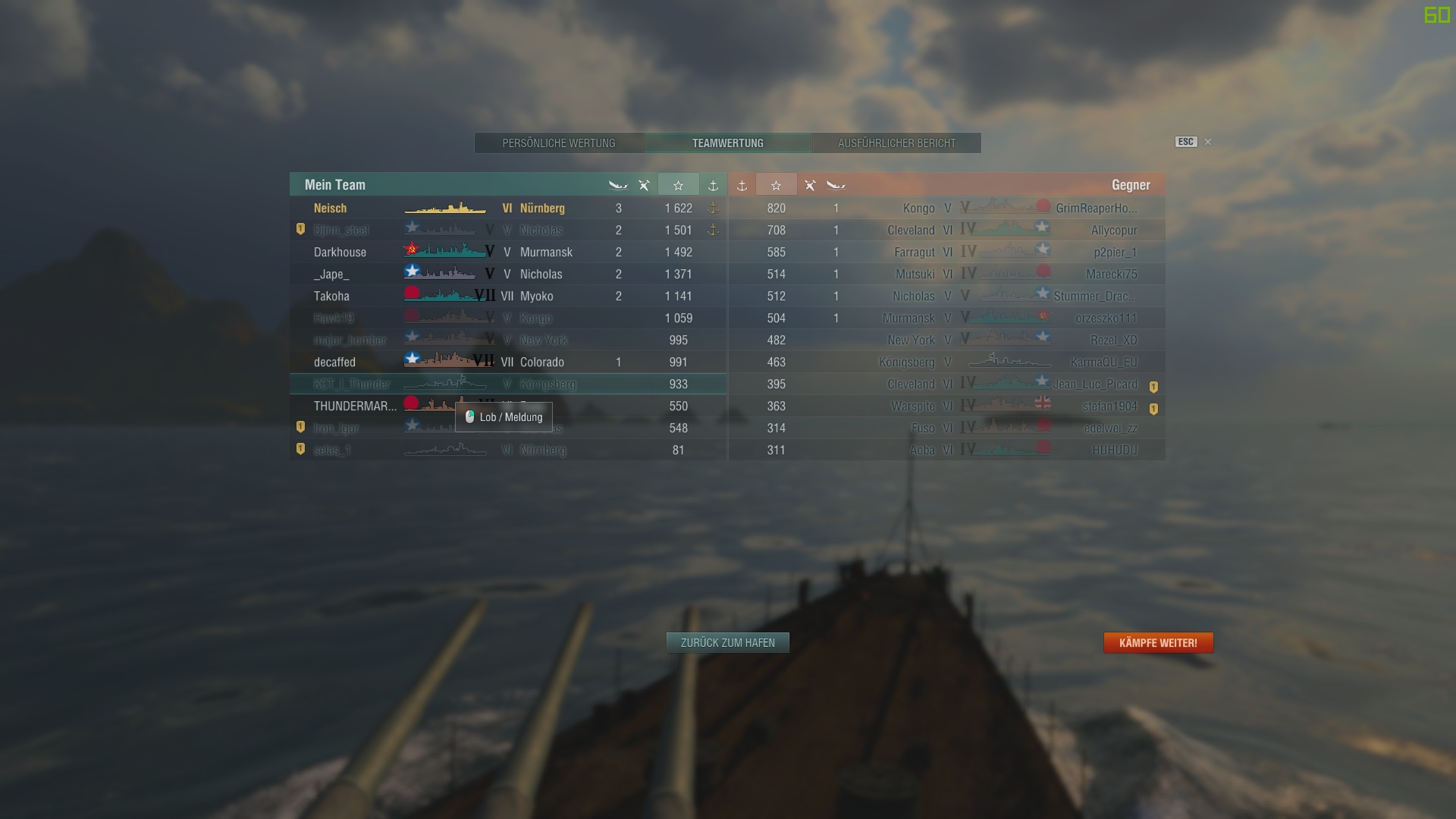This screenshot has width=1456, height=819.
Task: Open Lob / Meldung for KOT_I_Thunder
Action: pyautogui.click(x=504, y=417)
